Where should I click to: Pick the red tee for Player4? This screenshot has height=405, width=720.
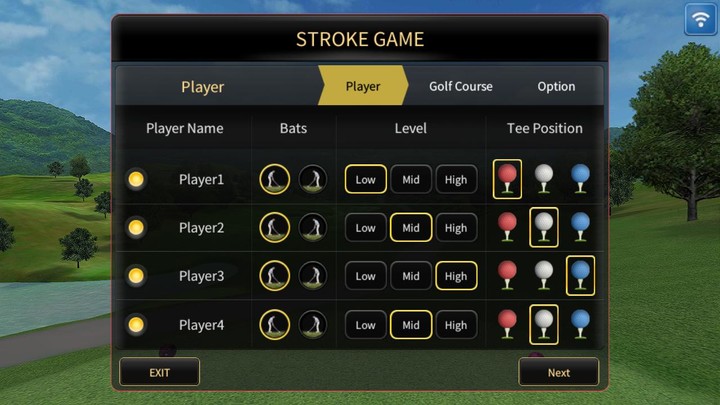[508, 324]
